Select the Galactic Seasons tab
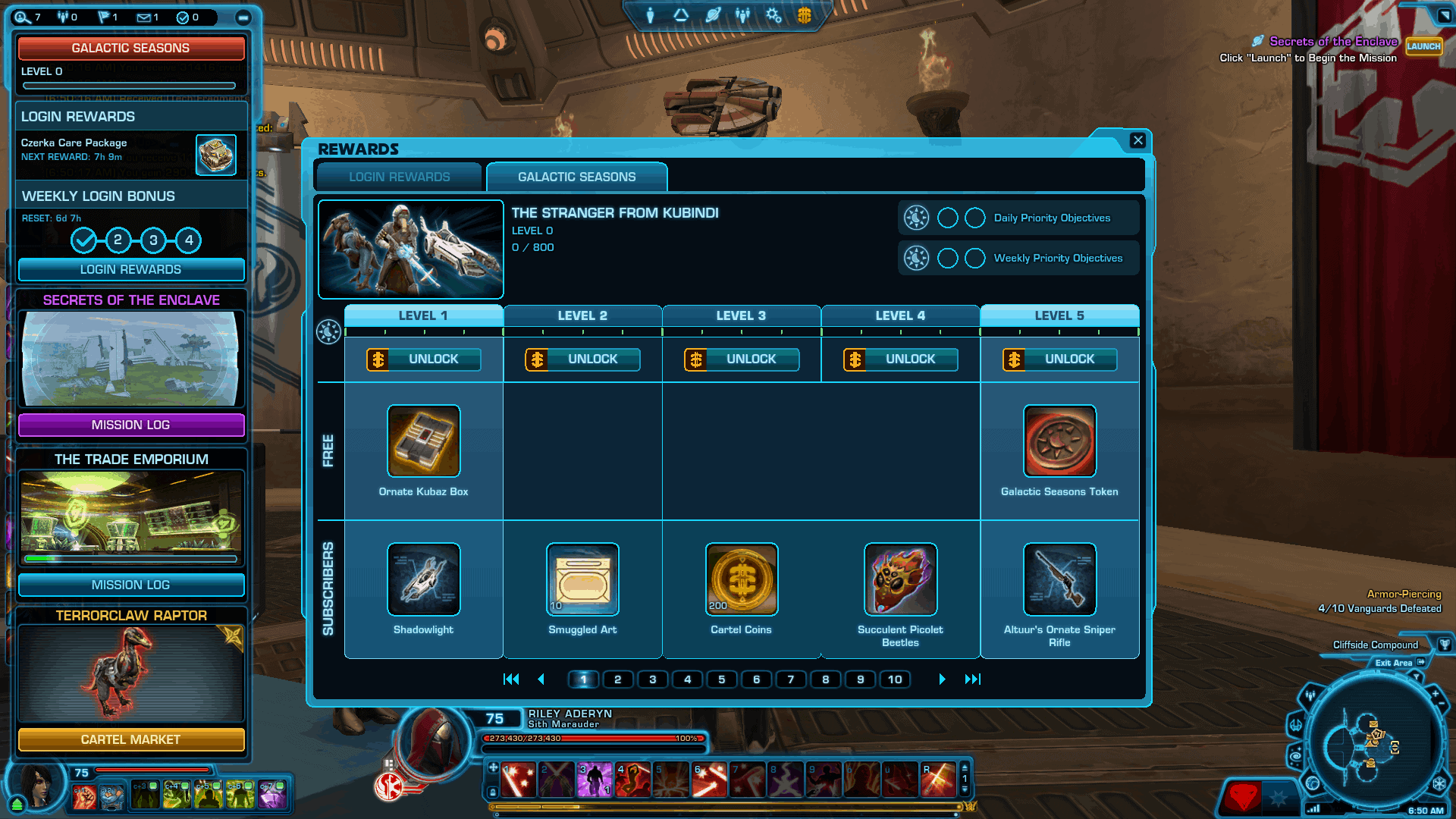Screen dimensions: 1456x819 pos(576,177)
